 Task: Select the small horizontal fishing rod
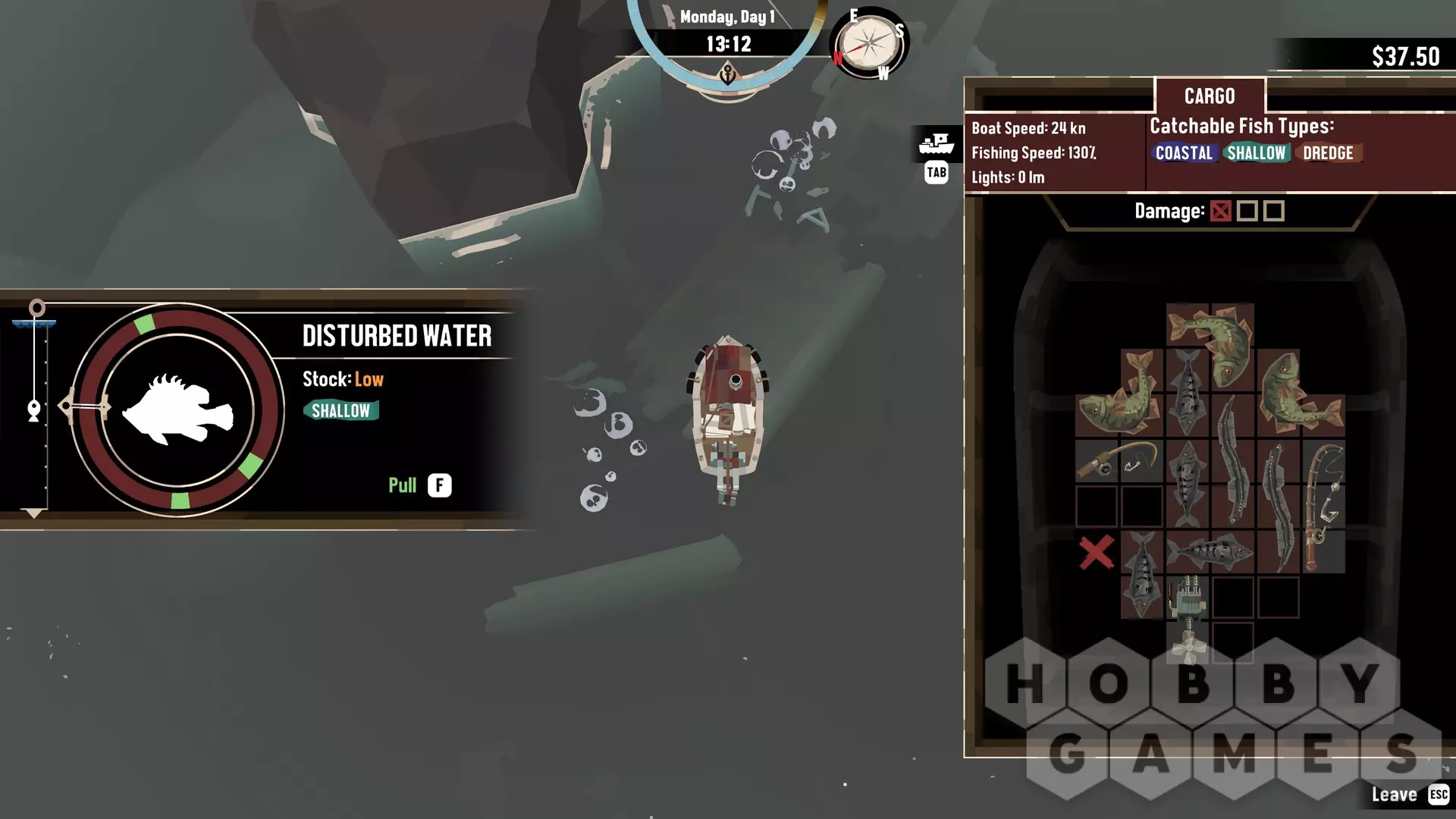[1119, 460]
